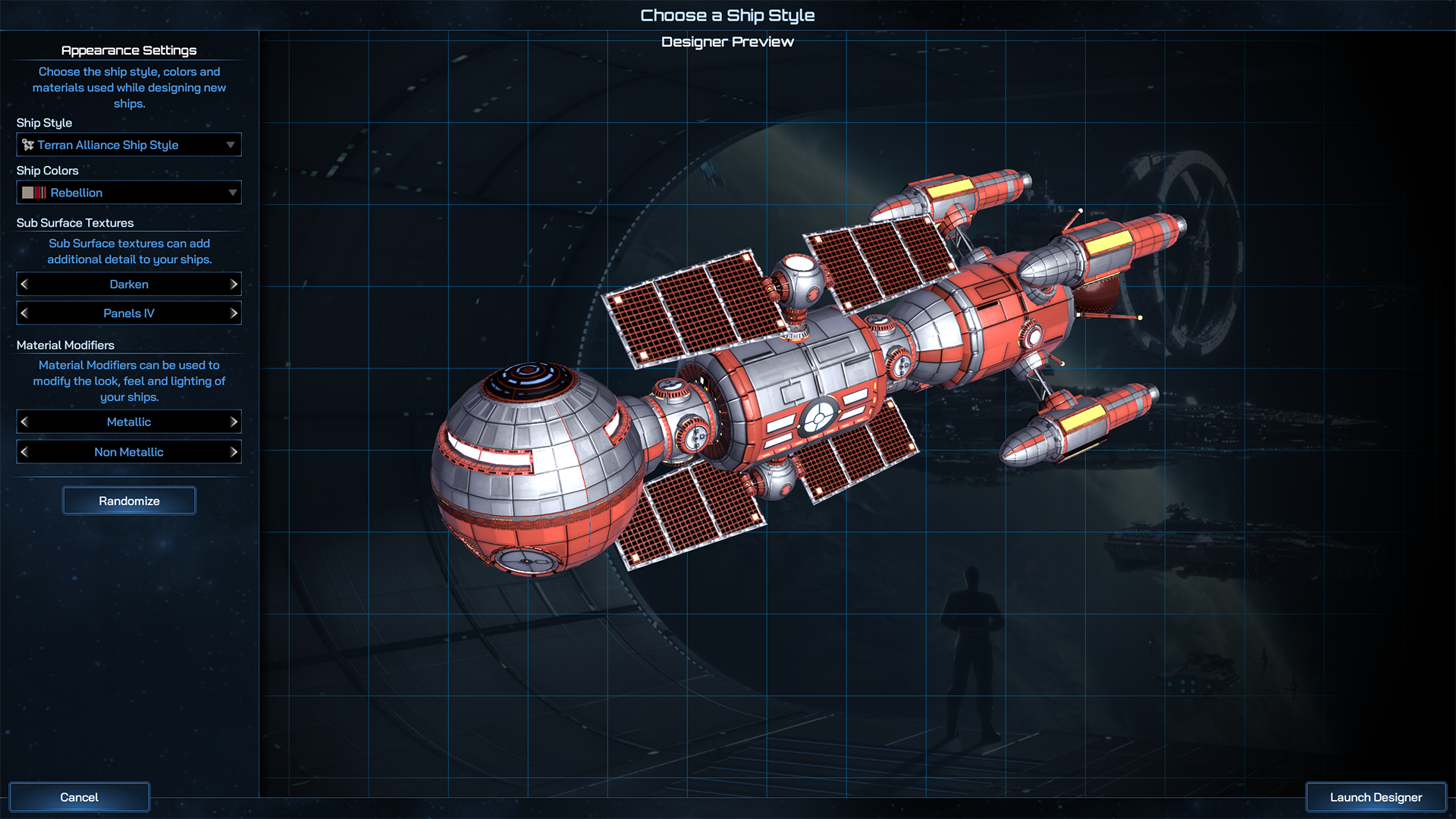Click the Terran Alliance faction icon

[x=27, y=144]
